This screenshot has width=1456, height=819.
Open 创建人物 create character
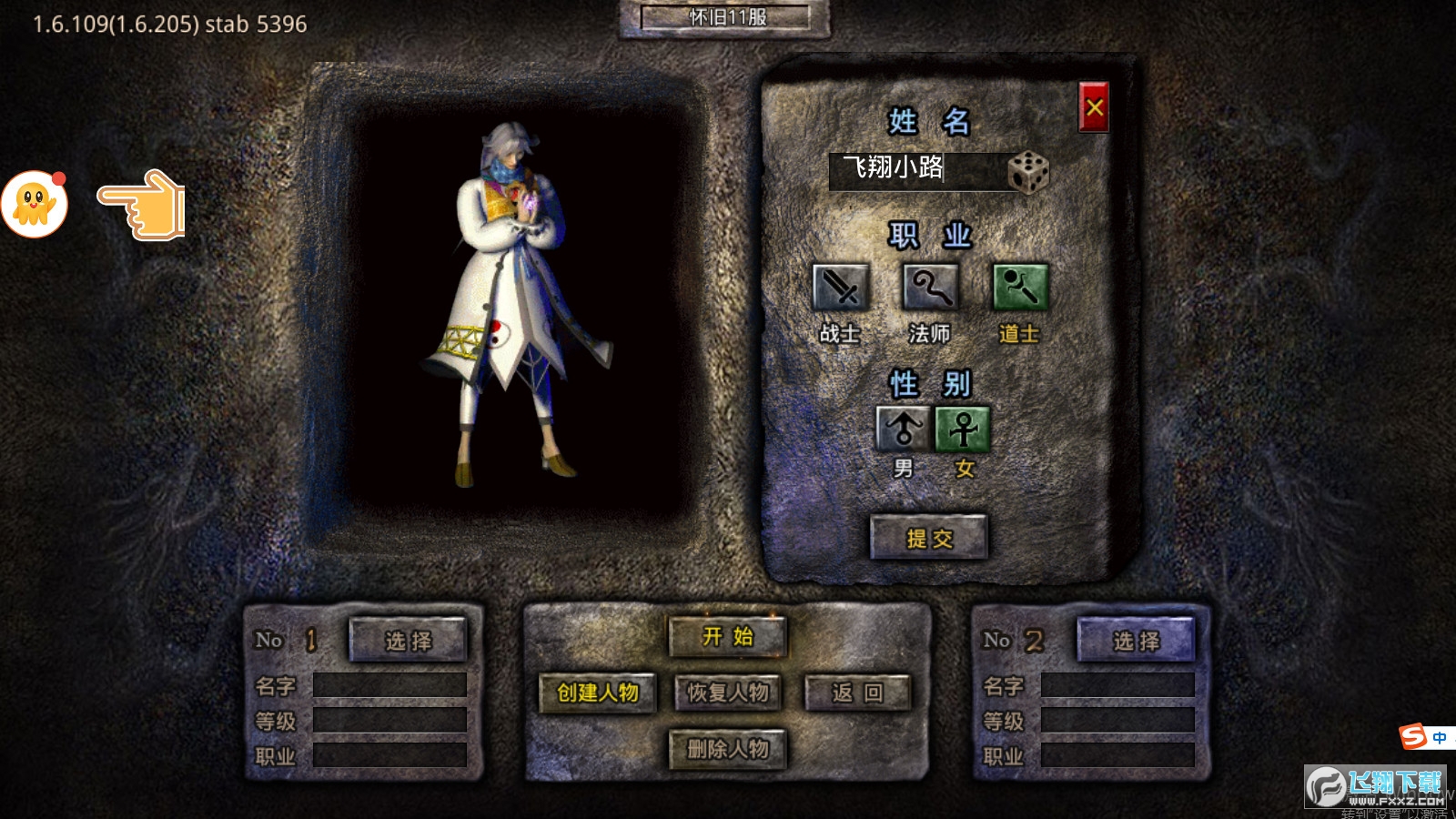pyautogui.click(x=598, y=693)
